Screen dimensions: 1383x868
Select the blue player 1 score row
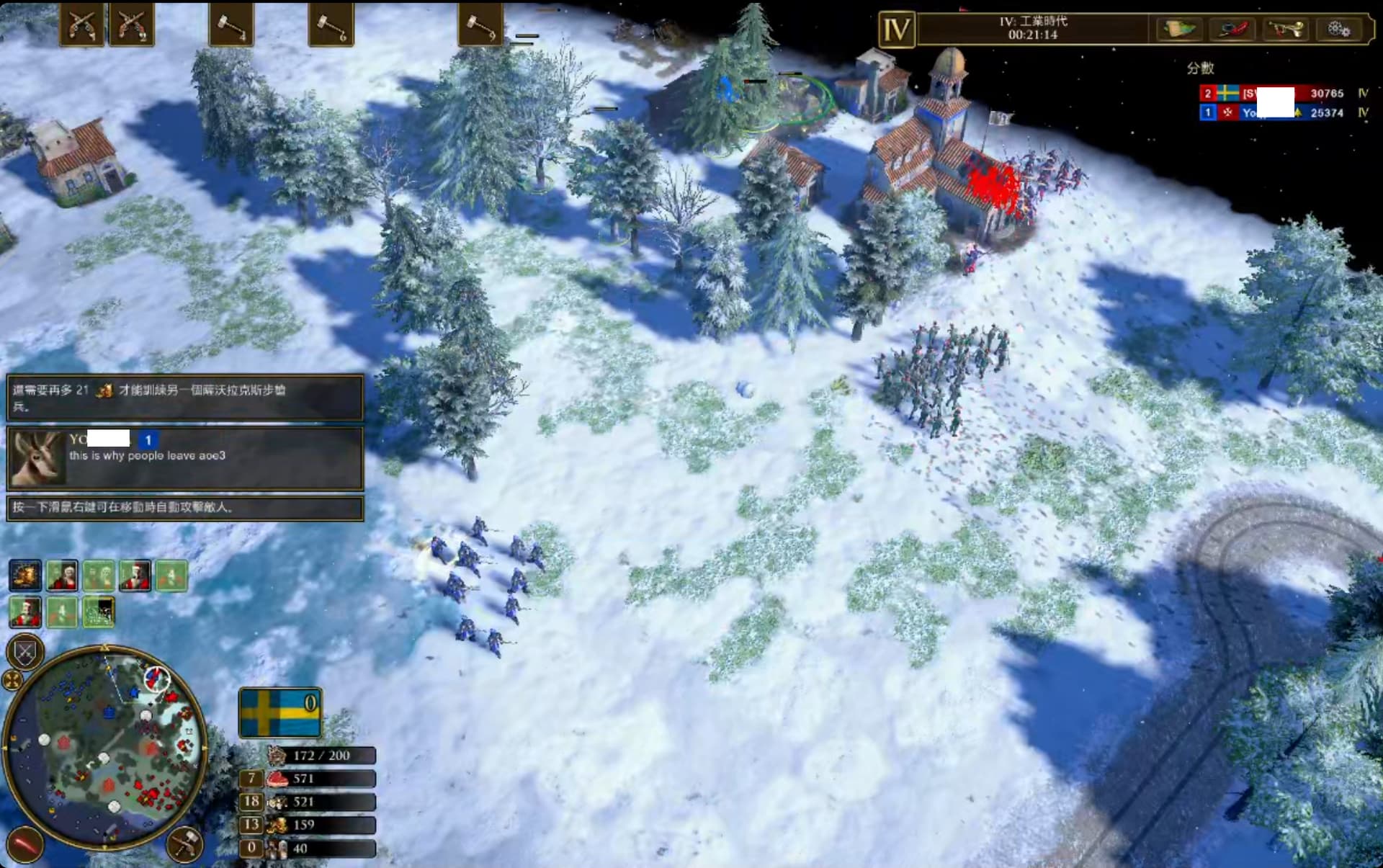click(x=1282, y=112)
